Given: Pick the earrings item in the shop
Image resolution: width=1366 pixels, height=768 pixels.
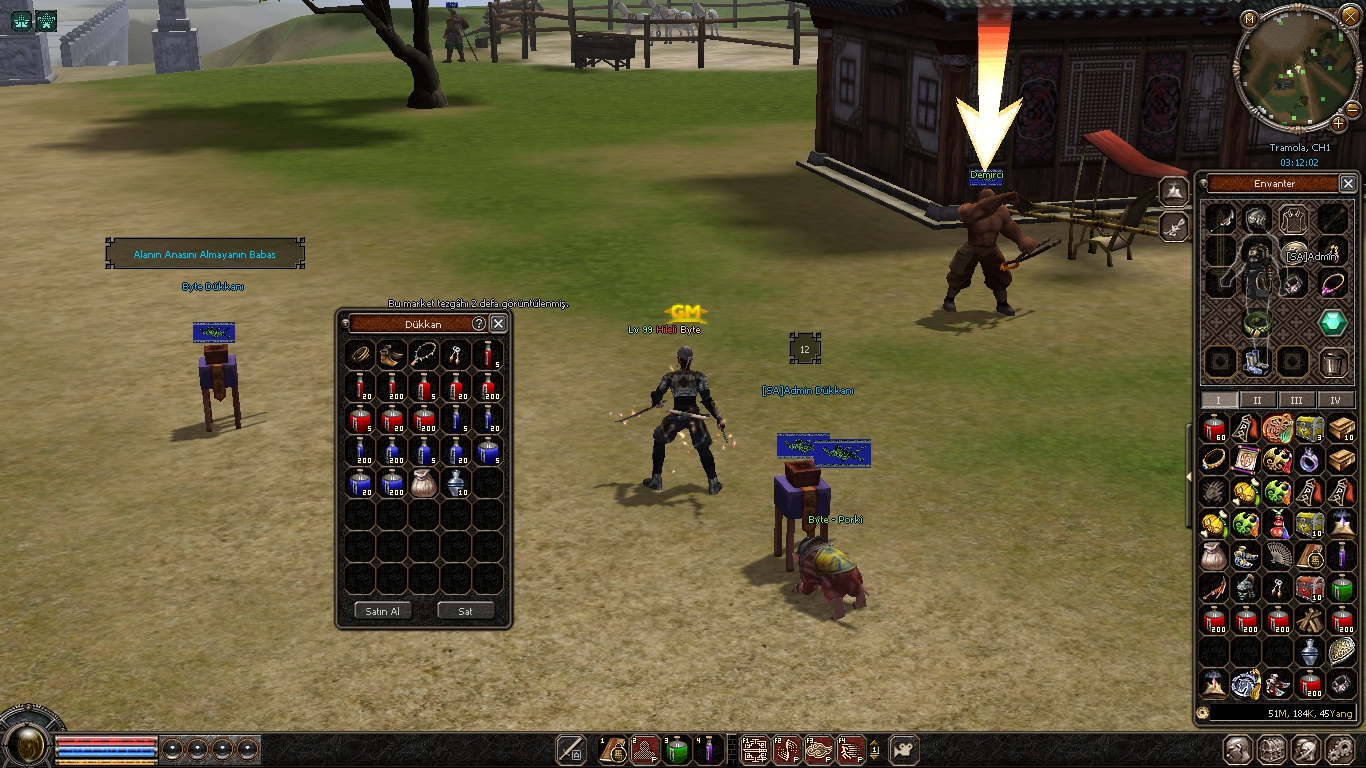Looking at the screenshot, I should [456, 355].
